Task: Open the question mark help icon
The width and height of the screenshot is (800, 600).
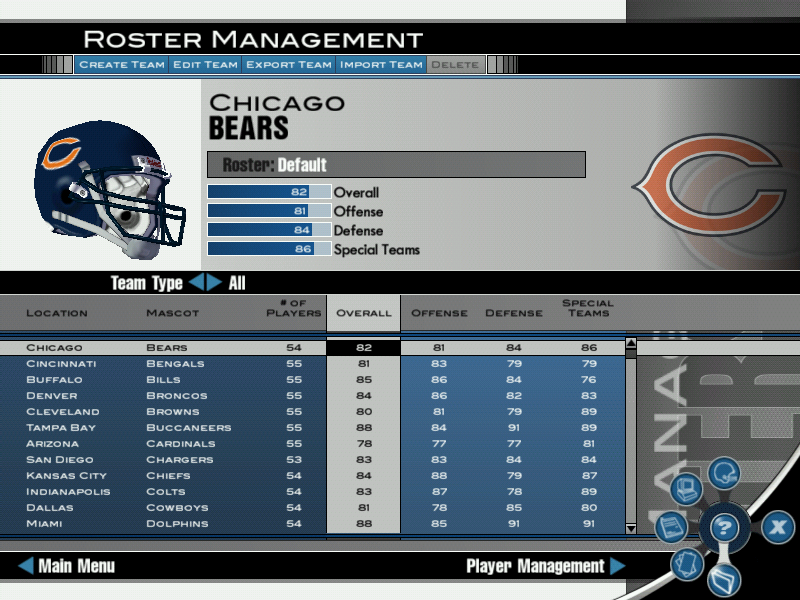Action: [723, 527]
